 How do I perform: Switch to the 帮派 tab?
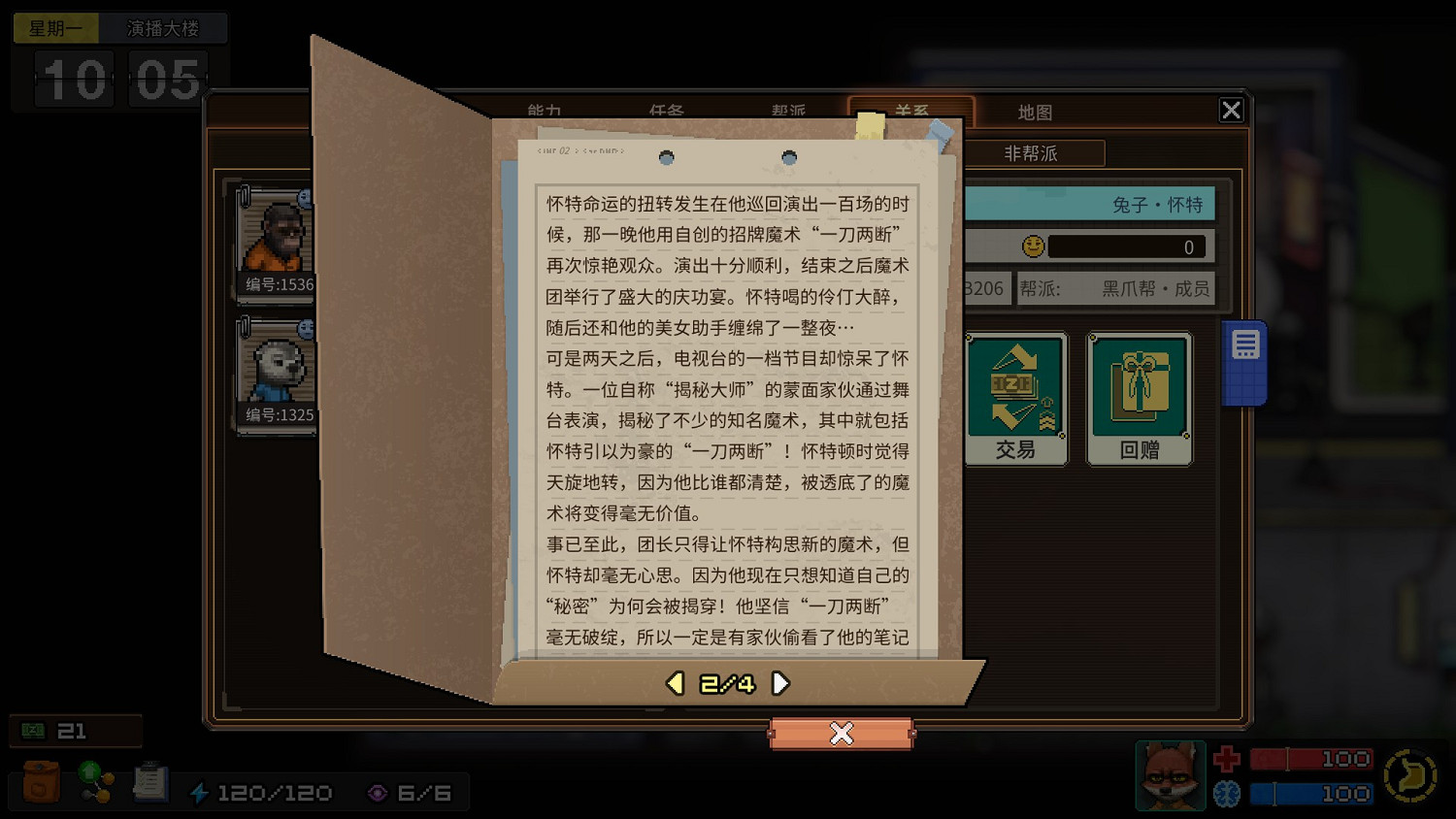pyautogui.click(x=788, y=112)
